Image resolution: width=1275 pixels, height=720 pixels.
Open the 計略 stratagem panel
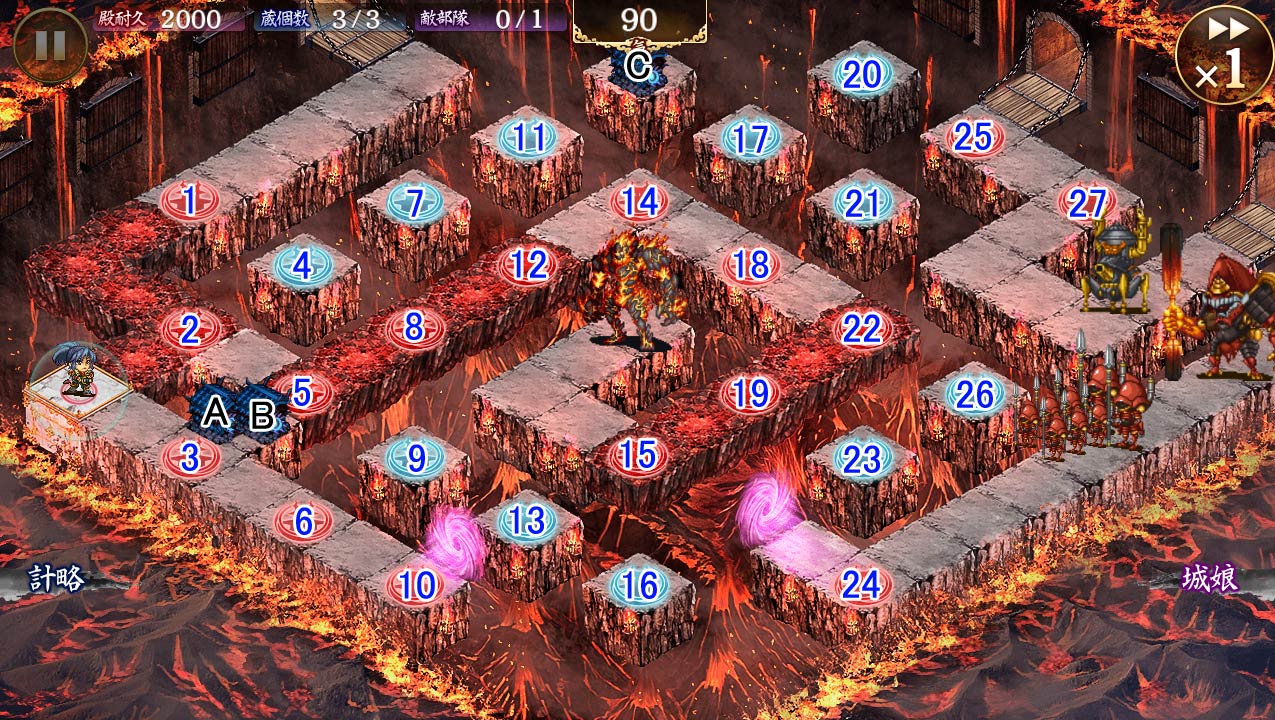(x=57, y=578)
